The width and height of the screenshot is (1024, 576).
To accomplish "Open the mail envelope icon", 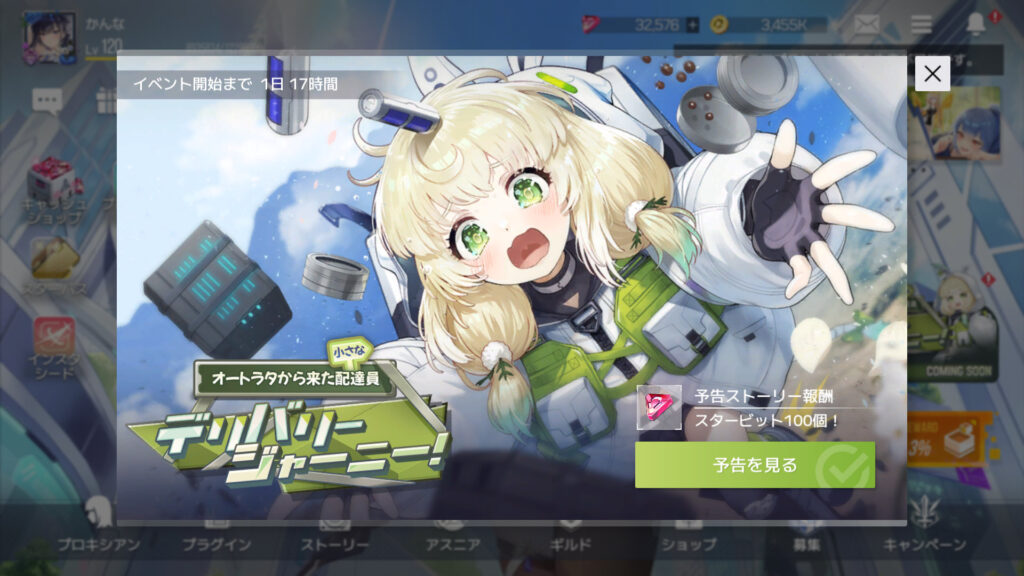I will [866, 25].
